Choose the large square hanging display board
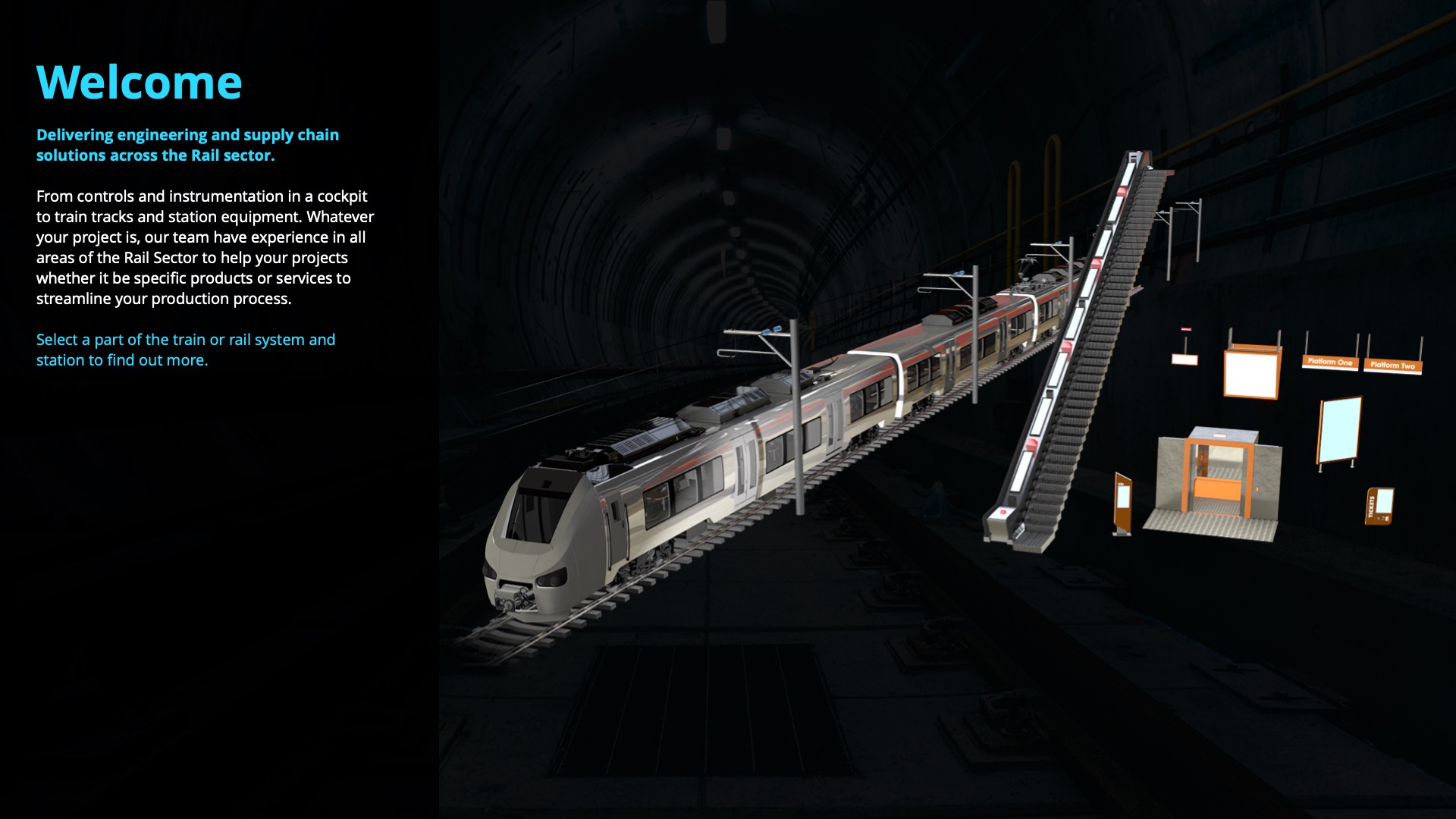Viewport: 1456px width, 819px height. [1251, 372]
